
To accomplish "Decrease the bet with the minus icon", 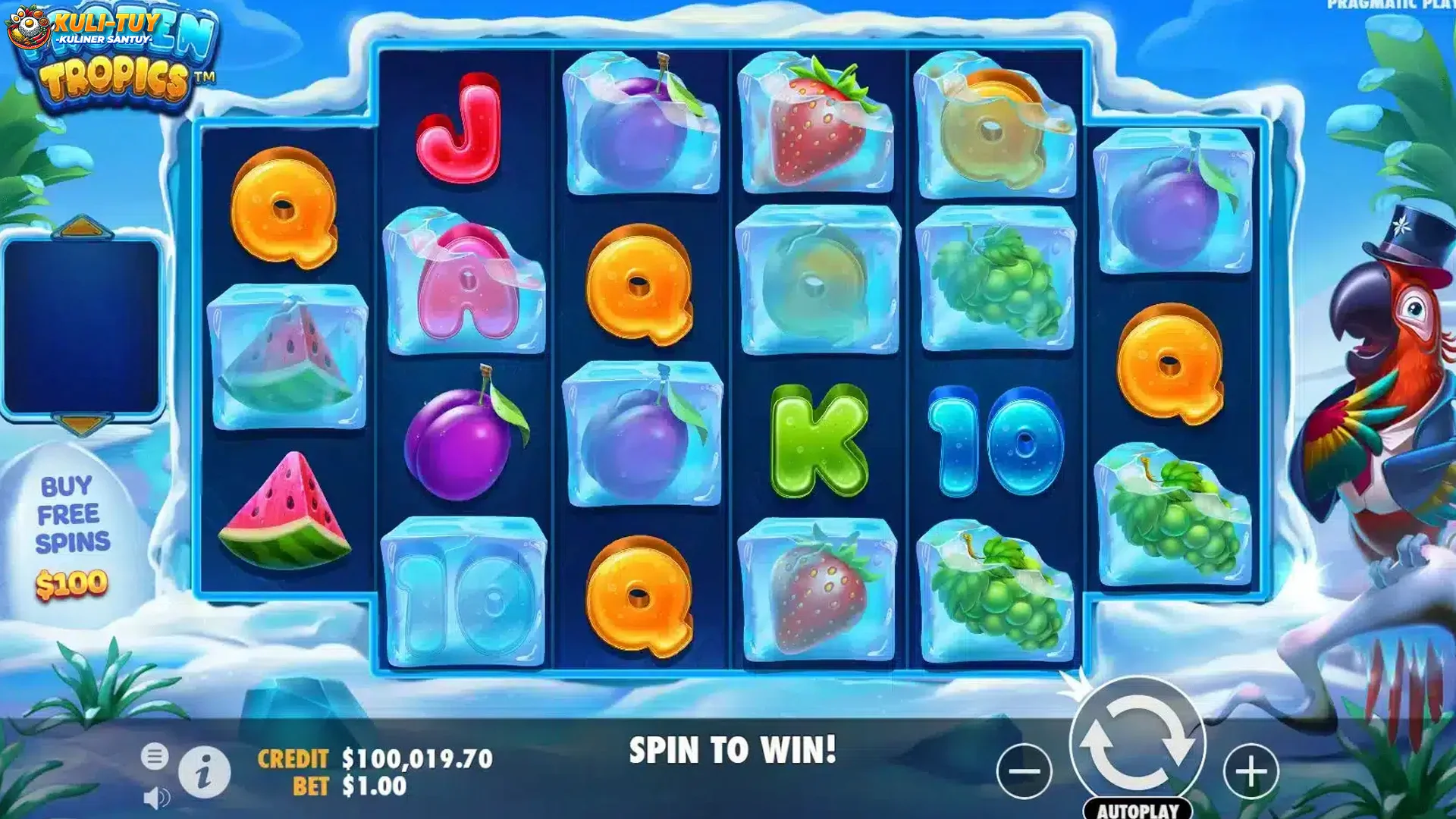I will (1024, 771).
